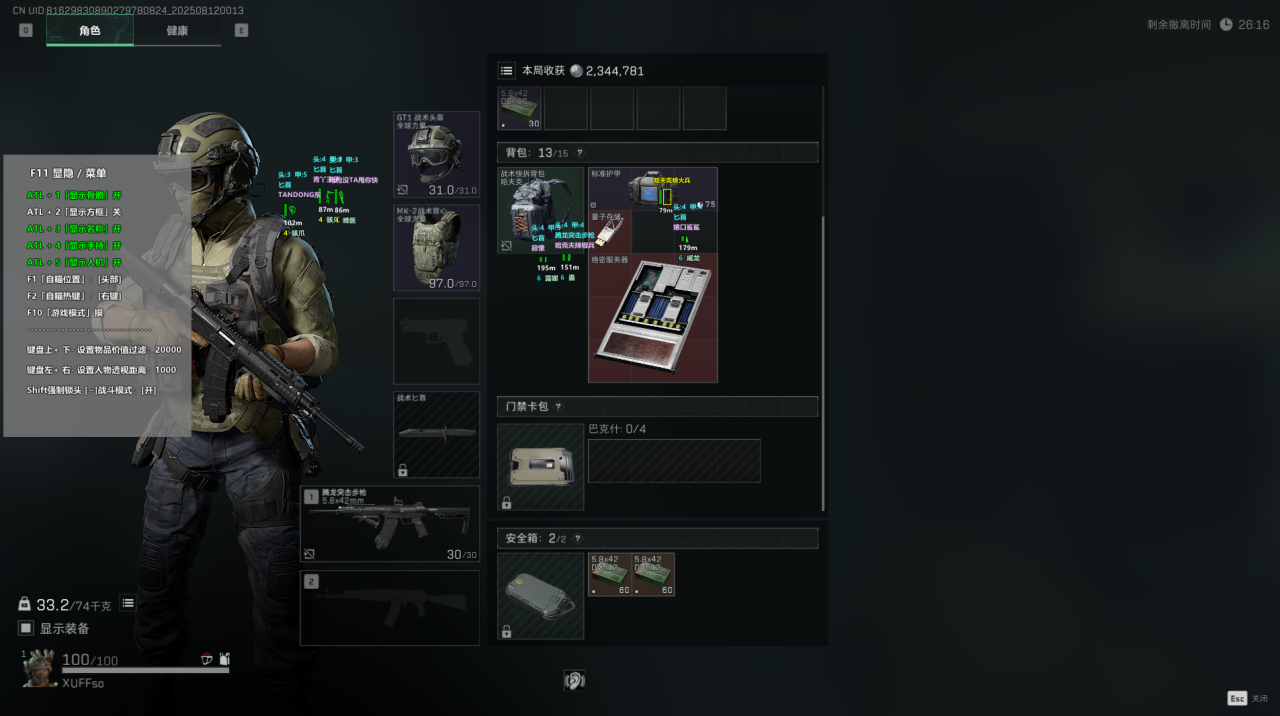
Task: Show help for 门禁卡包
Action: pyautogui.click(x=558, y=407)
